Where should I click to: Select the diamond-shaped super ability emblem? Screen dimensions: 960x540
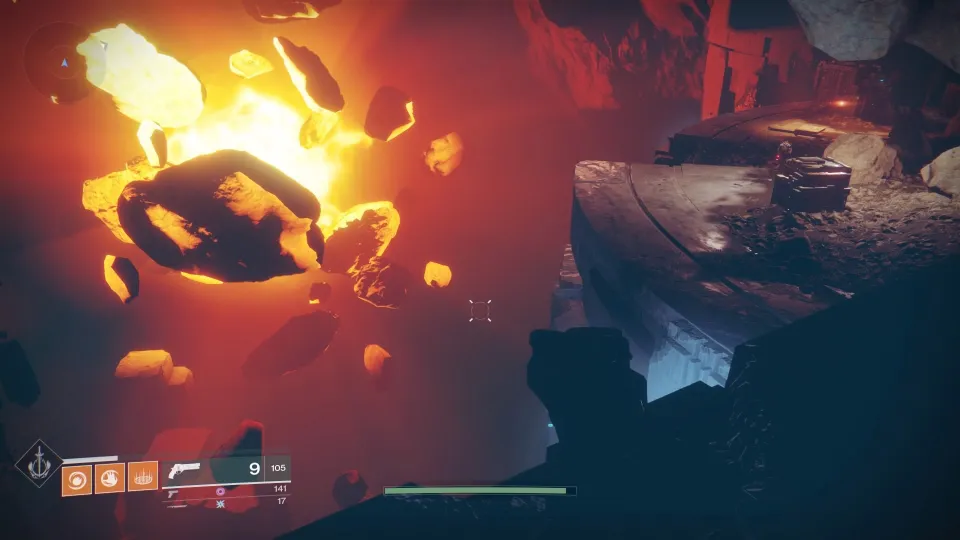click(x=39, y=466)
